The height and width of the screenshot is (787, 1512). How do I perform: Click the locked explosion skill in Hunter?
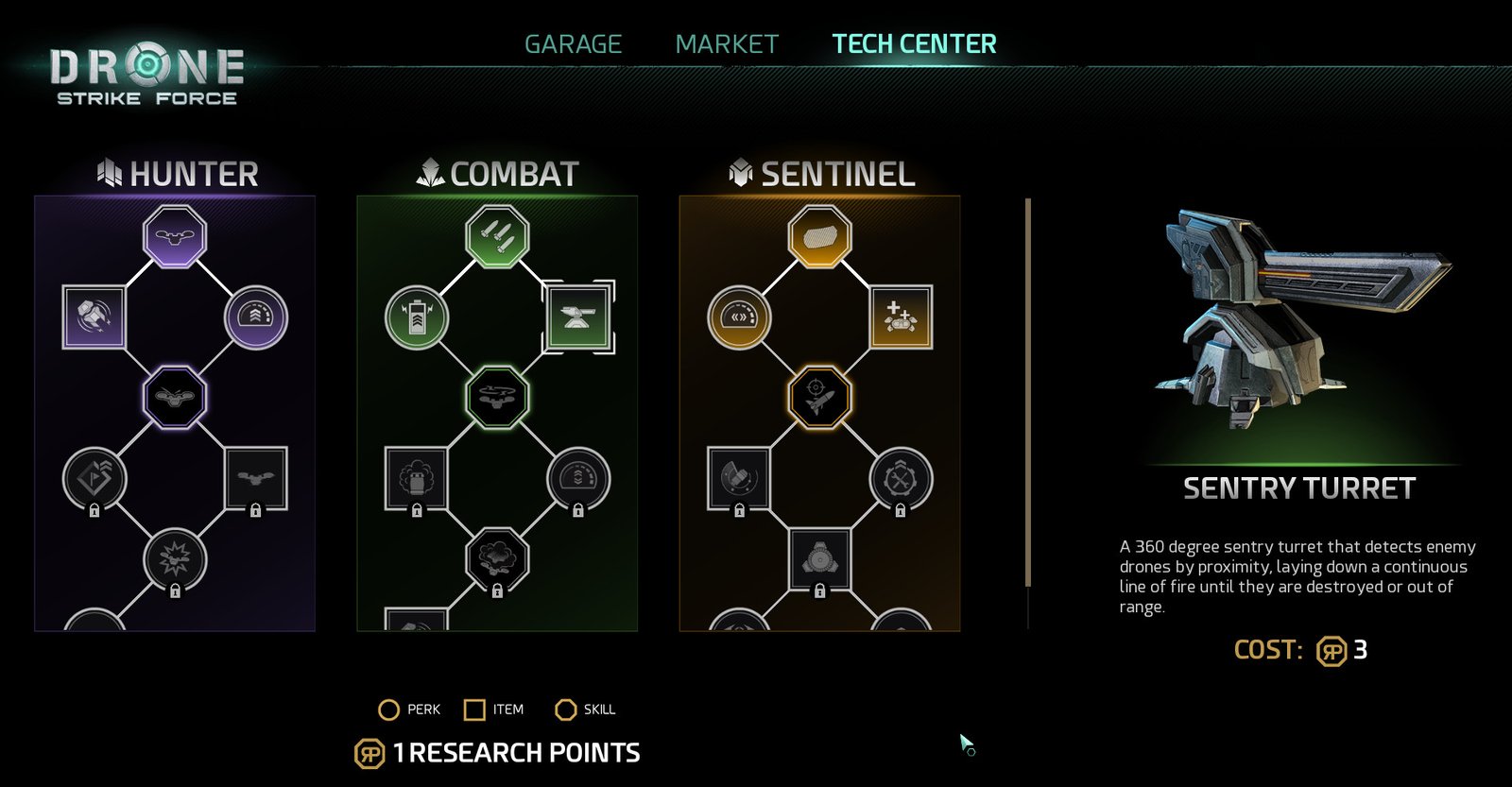(175, 559)
